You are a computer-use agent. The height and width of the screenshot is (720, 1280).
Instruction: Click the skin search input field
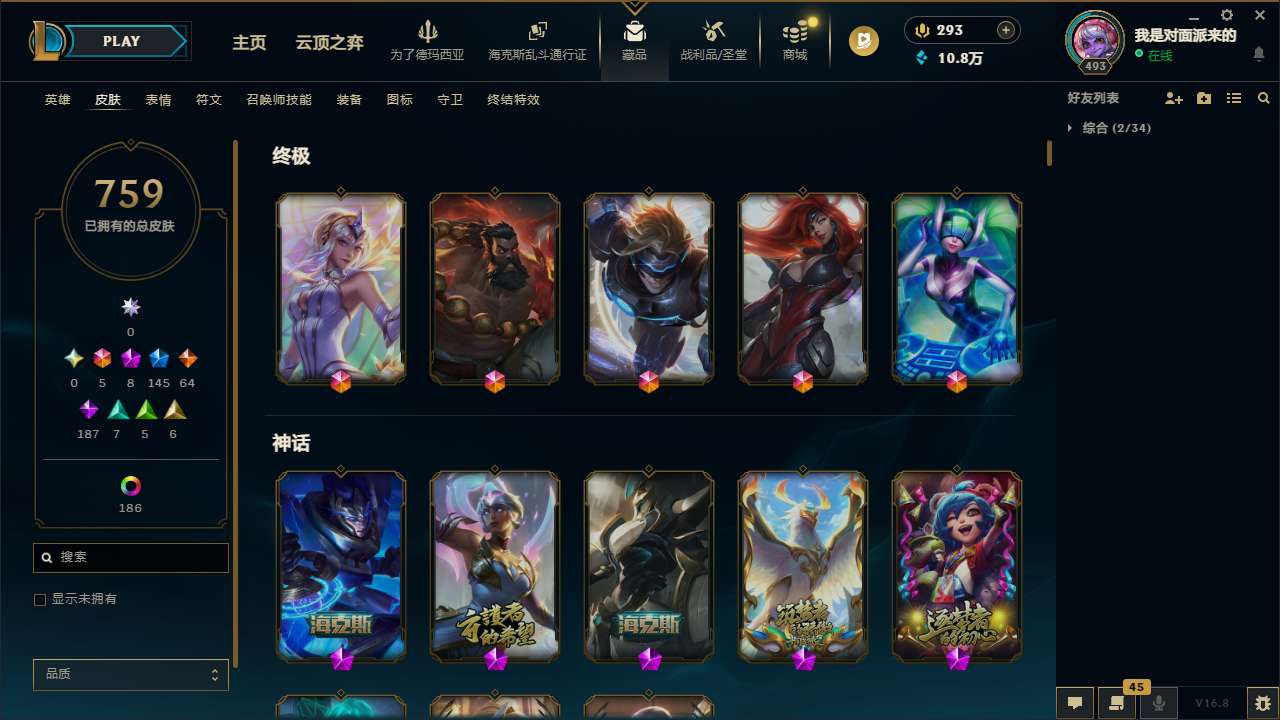click(130, 557)
